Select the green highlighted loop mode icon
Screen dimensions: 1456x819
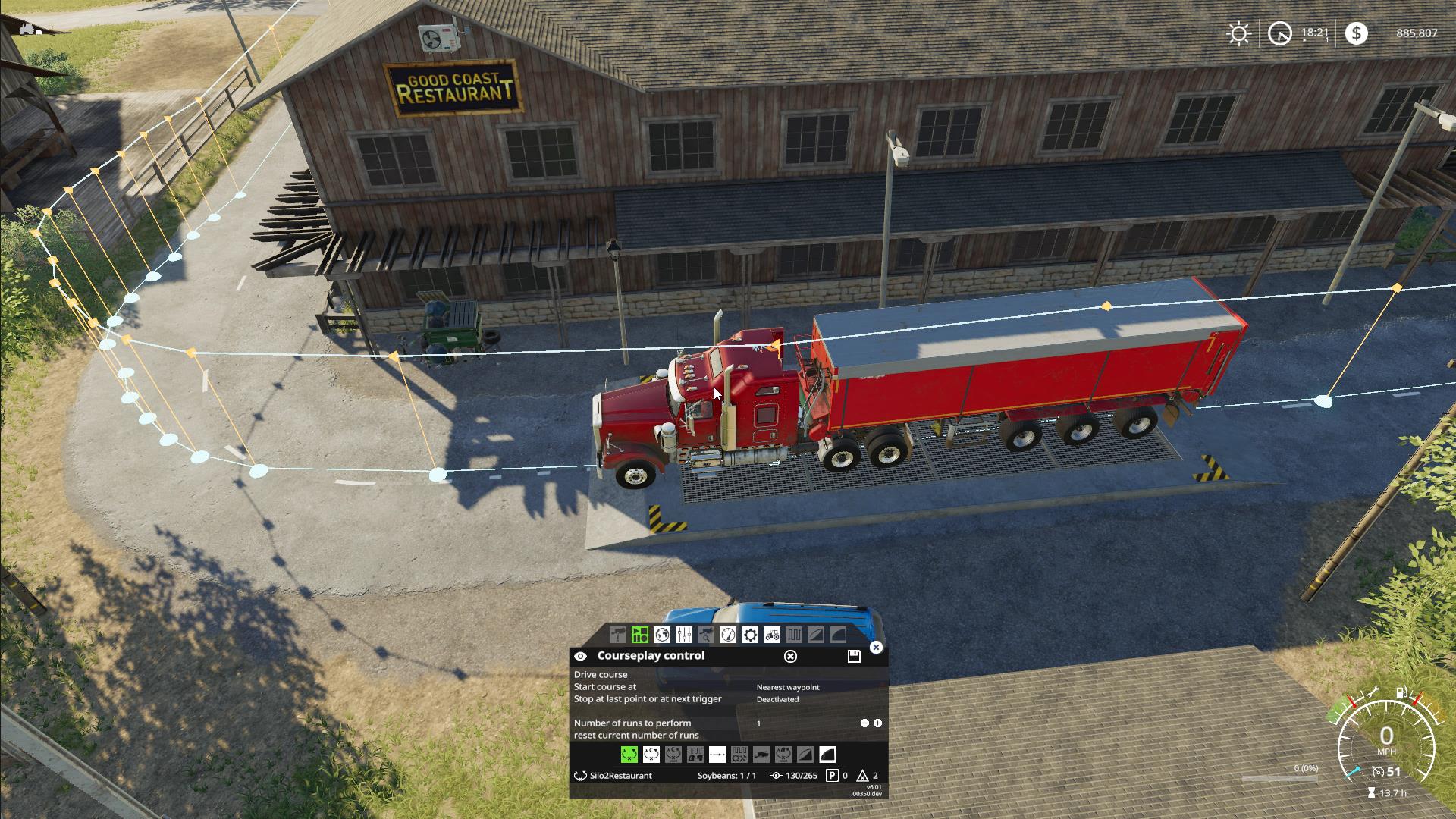629,755
